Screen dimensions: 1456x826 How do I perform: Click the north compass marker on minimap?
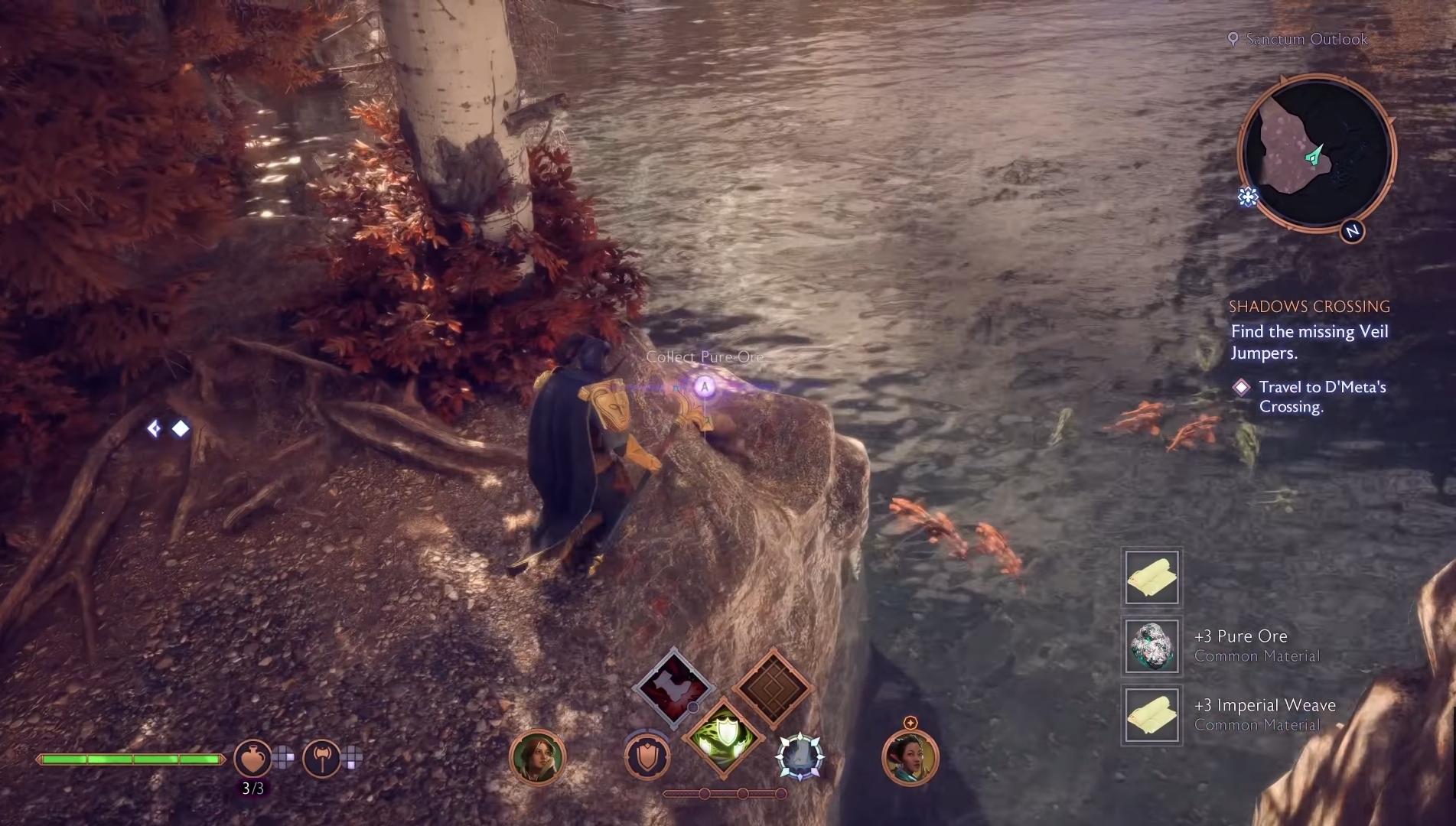(x=1352, y=231)
